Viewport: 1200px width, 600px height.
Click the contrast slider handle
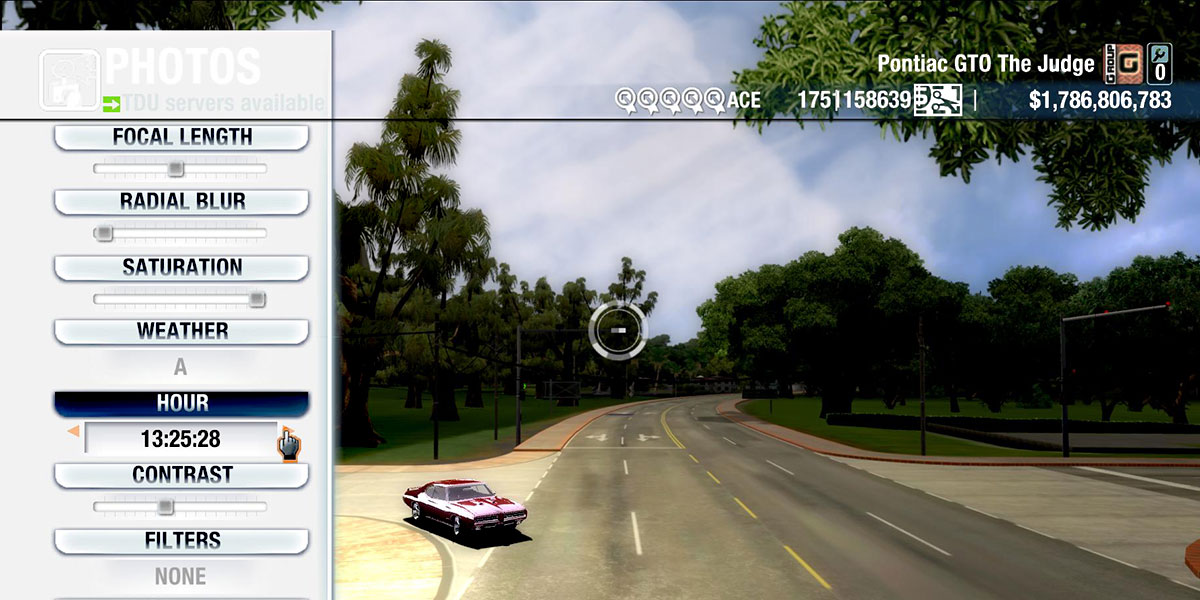point(166,507)
